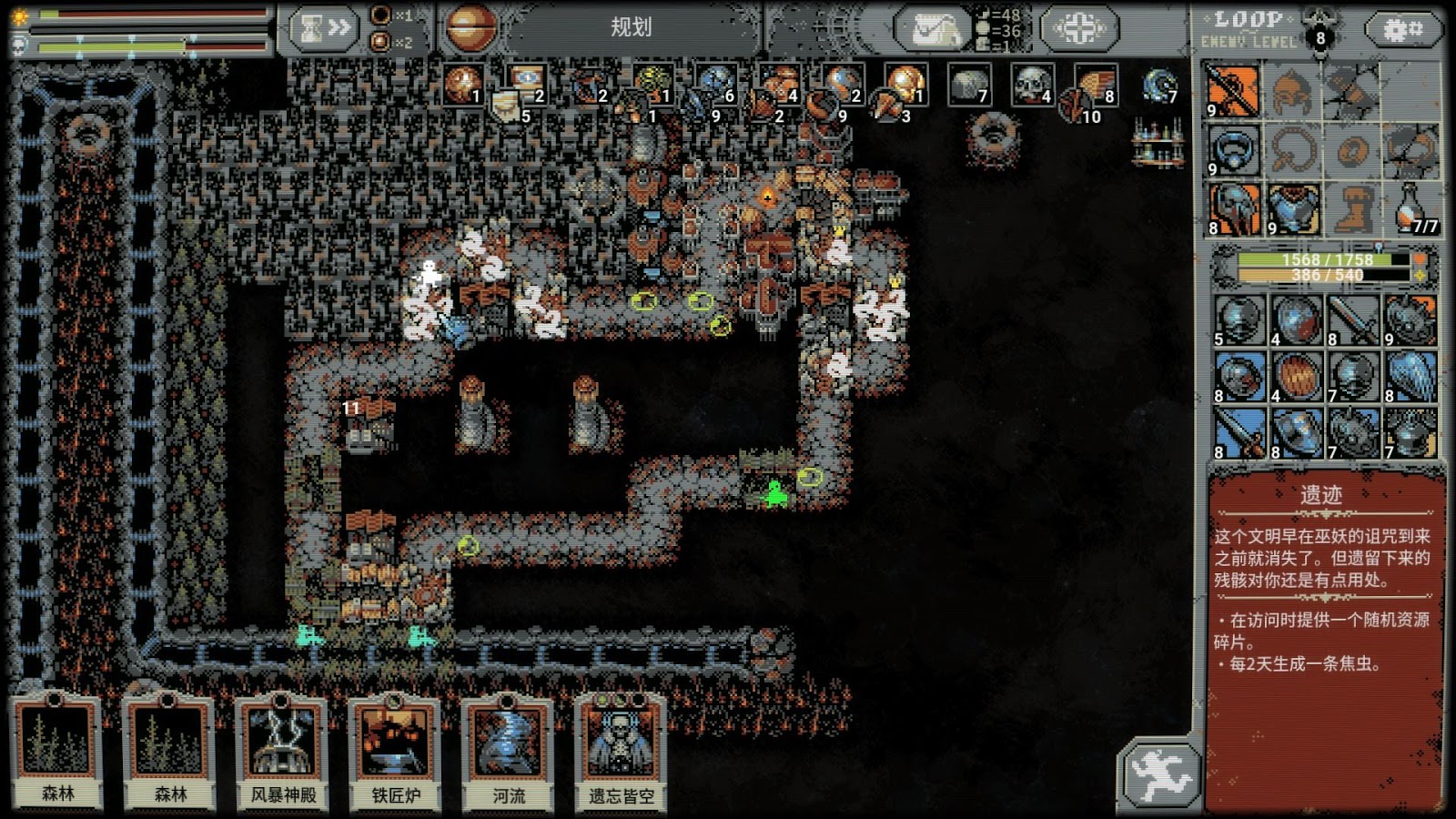This screenshot has width=1456, height=819.
Task: Toggle the hourglass game speed button
Action: point(324,29)
